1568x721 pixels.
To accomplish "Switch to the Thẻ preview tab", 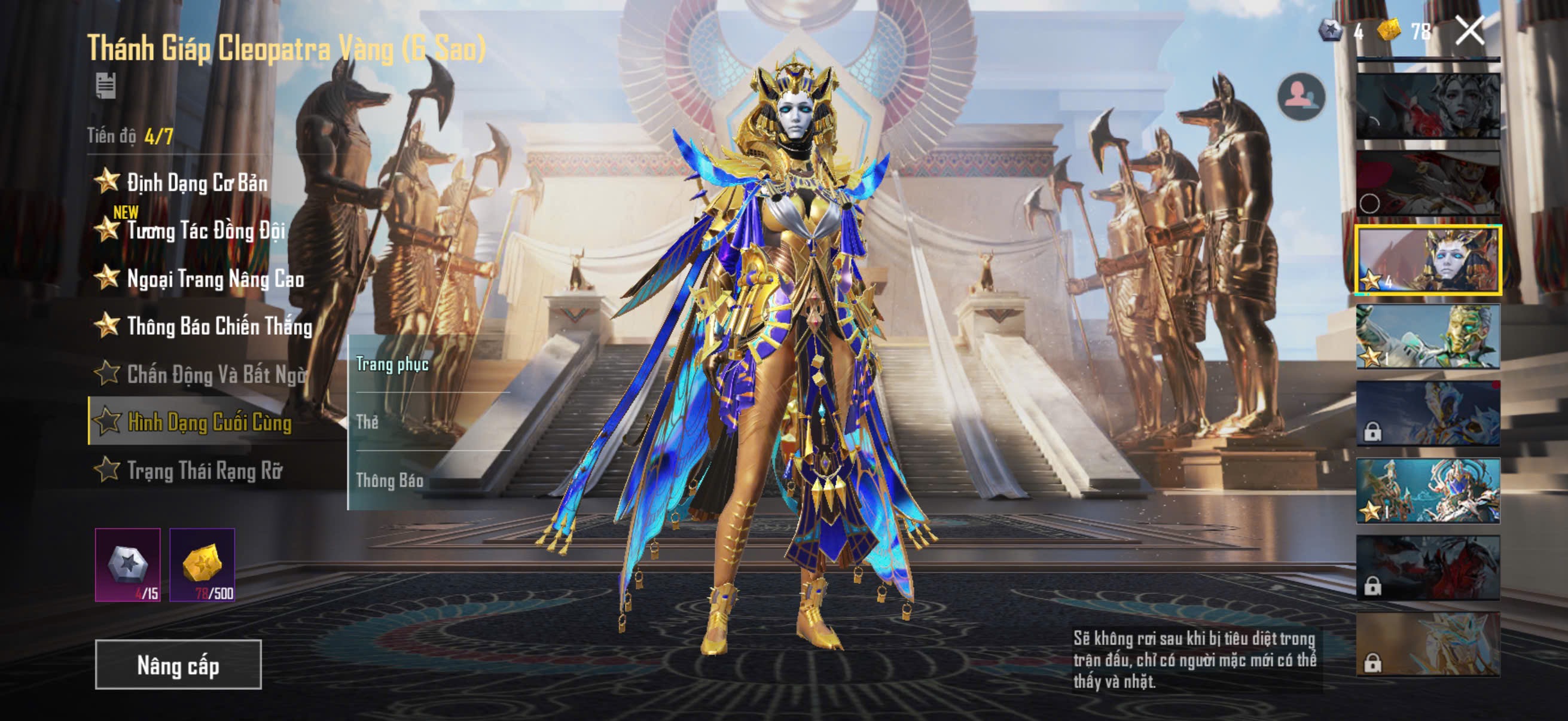I will coord(368,422).
